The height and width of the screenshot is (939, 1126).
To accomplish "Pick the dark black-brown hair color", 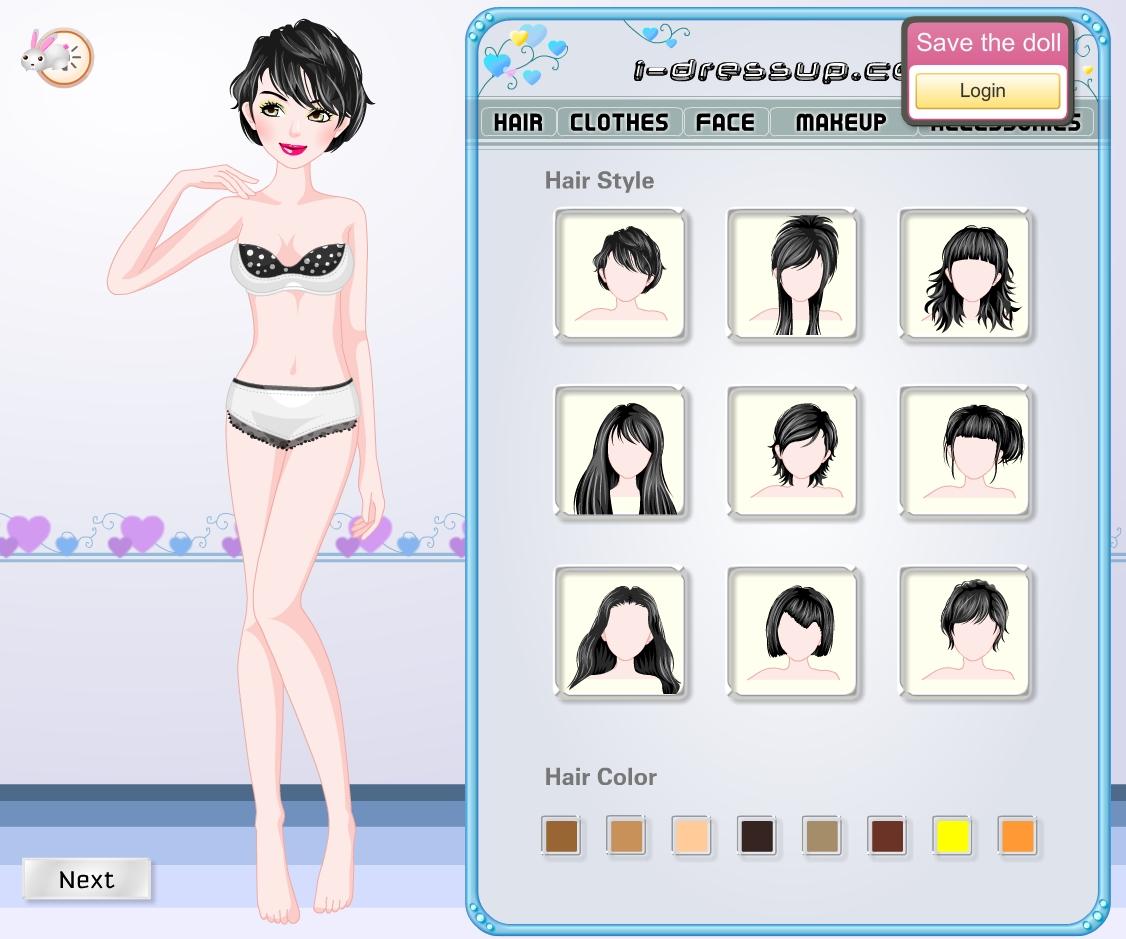I will 756,836.
